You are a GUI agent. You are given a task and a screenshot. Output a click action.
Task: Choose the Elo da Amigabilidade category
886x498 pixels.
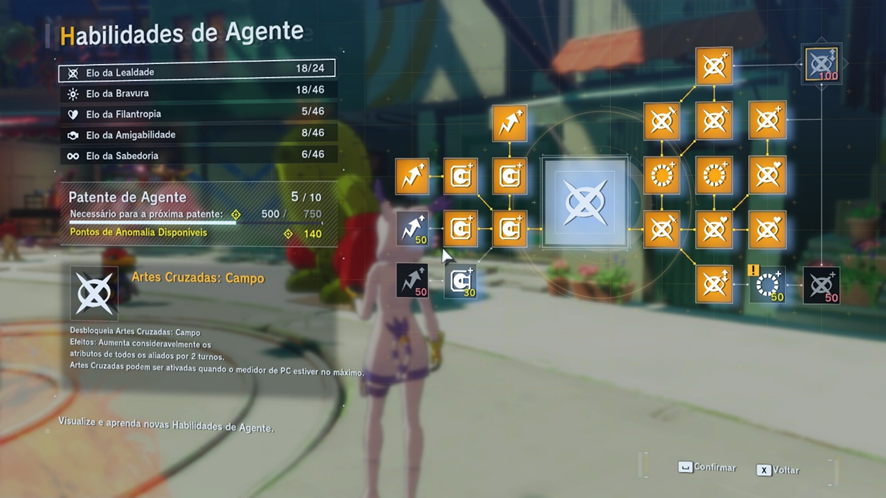tap(197, 135)
